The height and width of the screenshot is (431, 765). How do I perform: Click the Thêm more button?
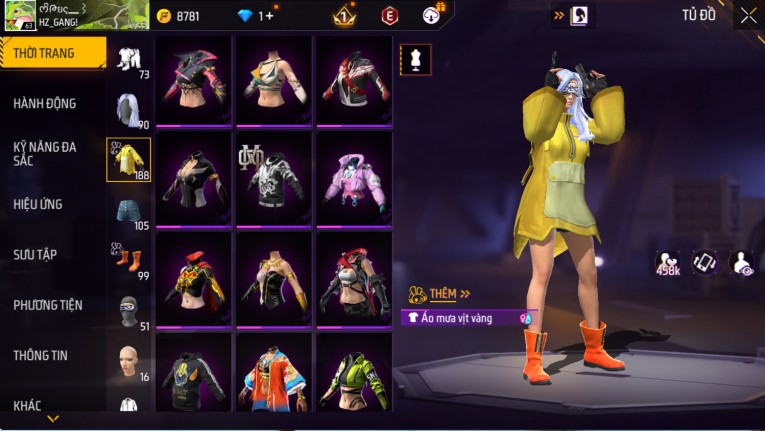(x=441, y=294)
